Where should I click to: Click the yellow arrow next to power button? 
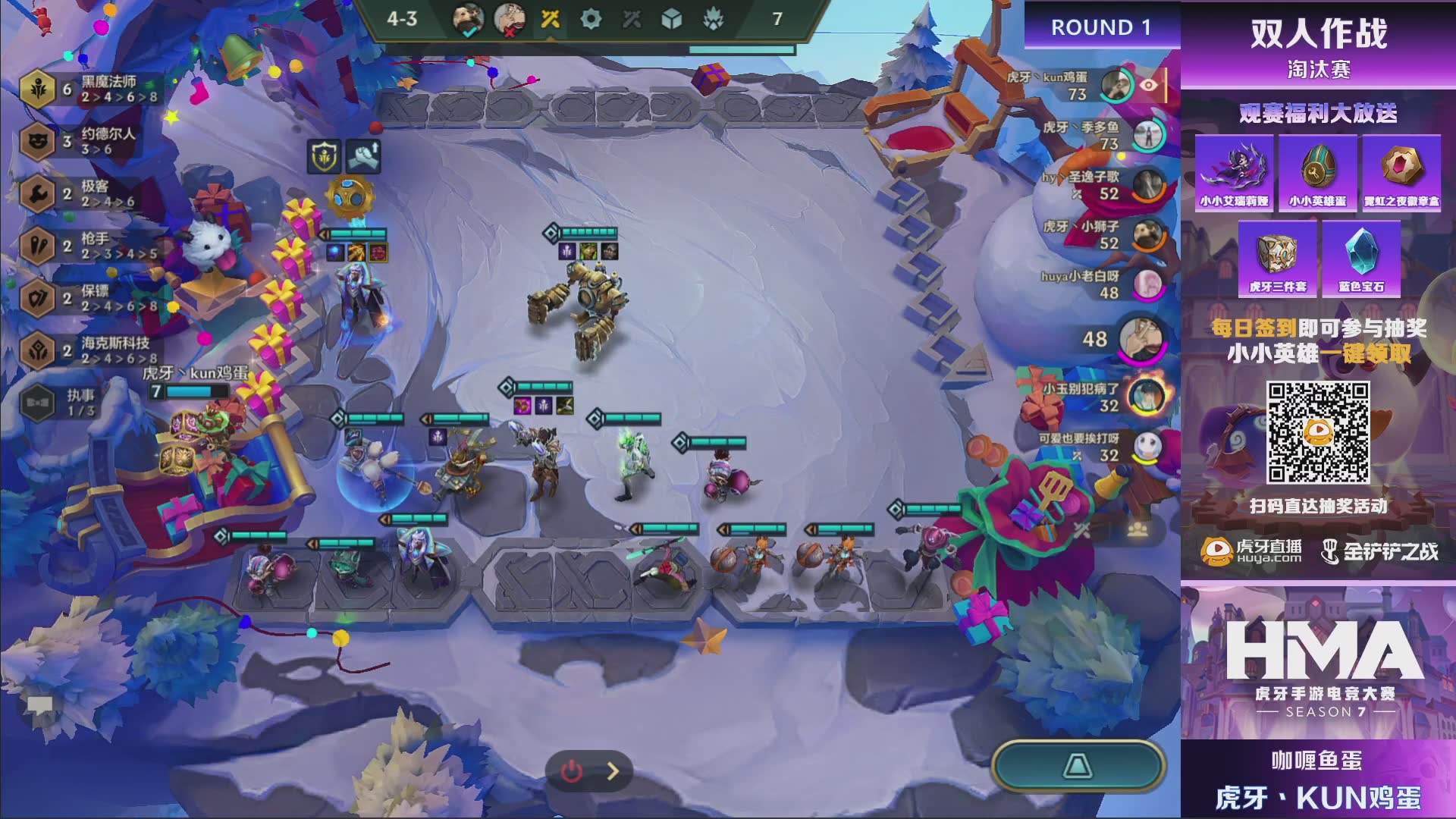pyautogui.click(x=613, y=771)
